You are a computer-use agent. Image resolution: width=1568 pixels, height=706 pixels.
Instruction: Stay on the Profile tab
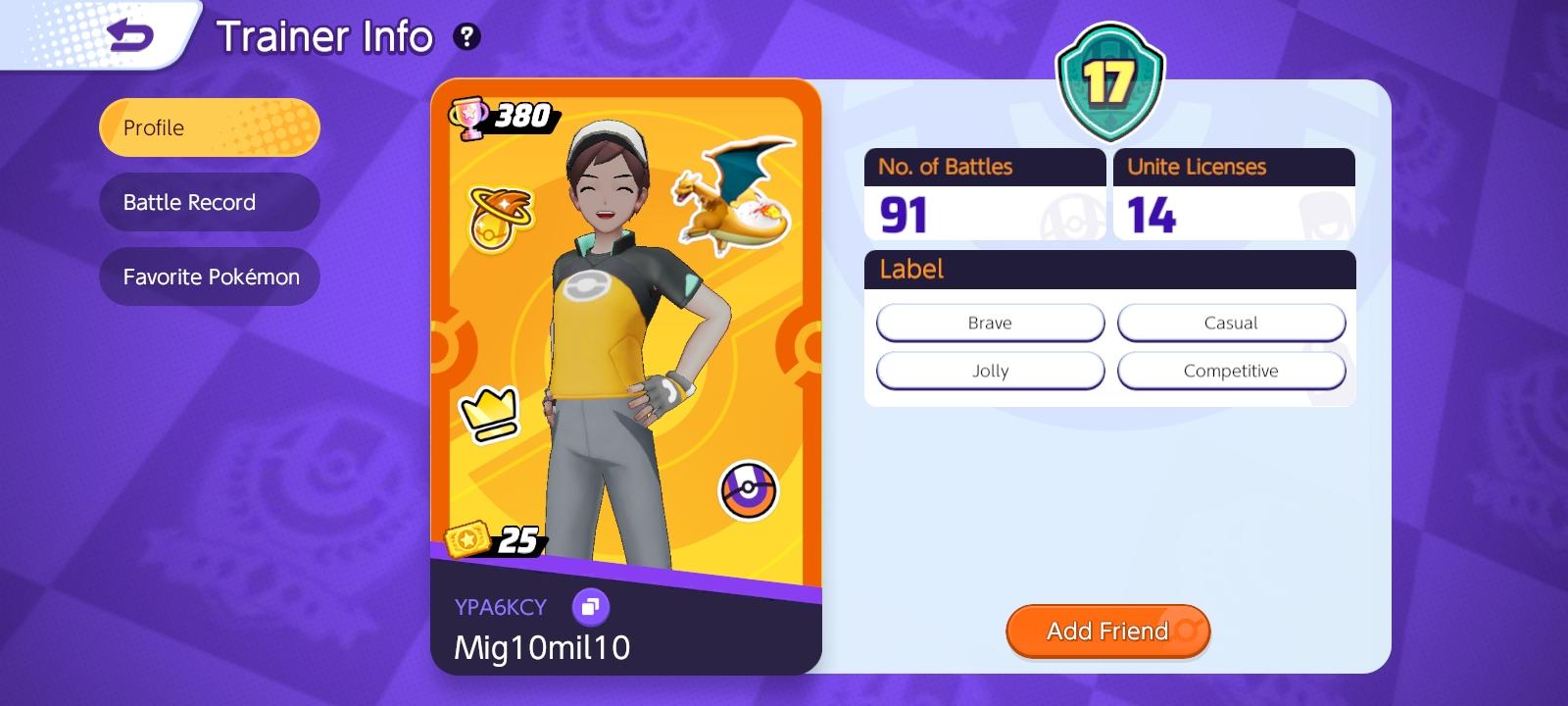209,127
